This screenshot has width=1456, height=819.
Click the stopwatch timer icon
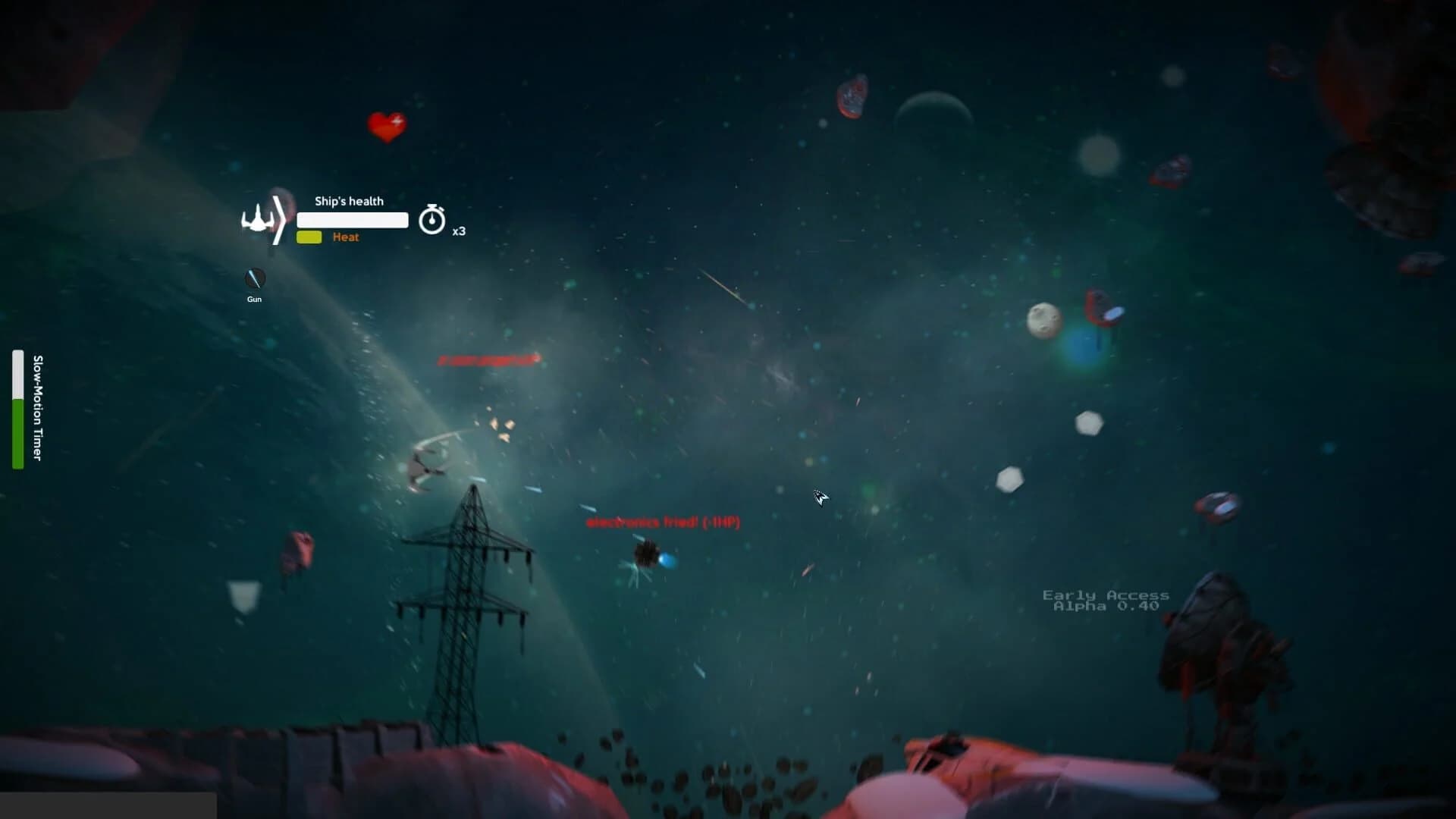pyautogui.click(x=431, y=220)
